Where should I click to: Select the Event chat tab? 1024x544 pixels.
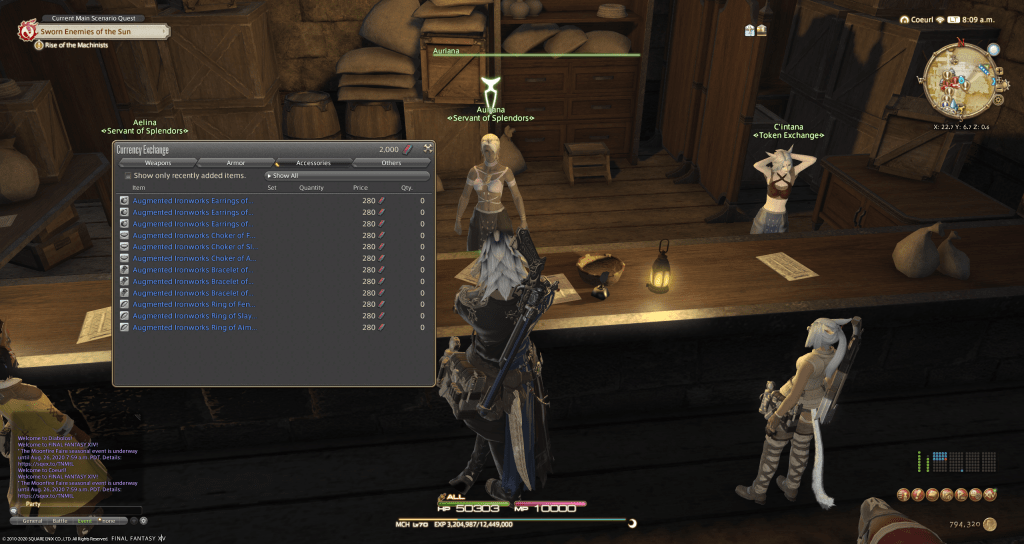(84, 520)
